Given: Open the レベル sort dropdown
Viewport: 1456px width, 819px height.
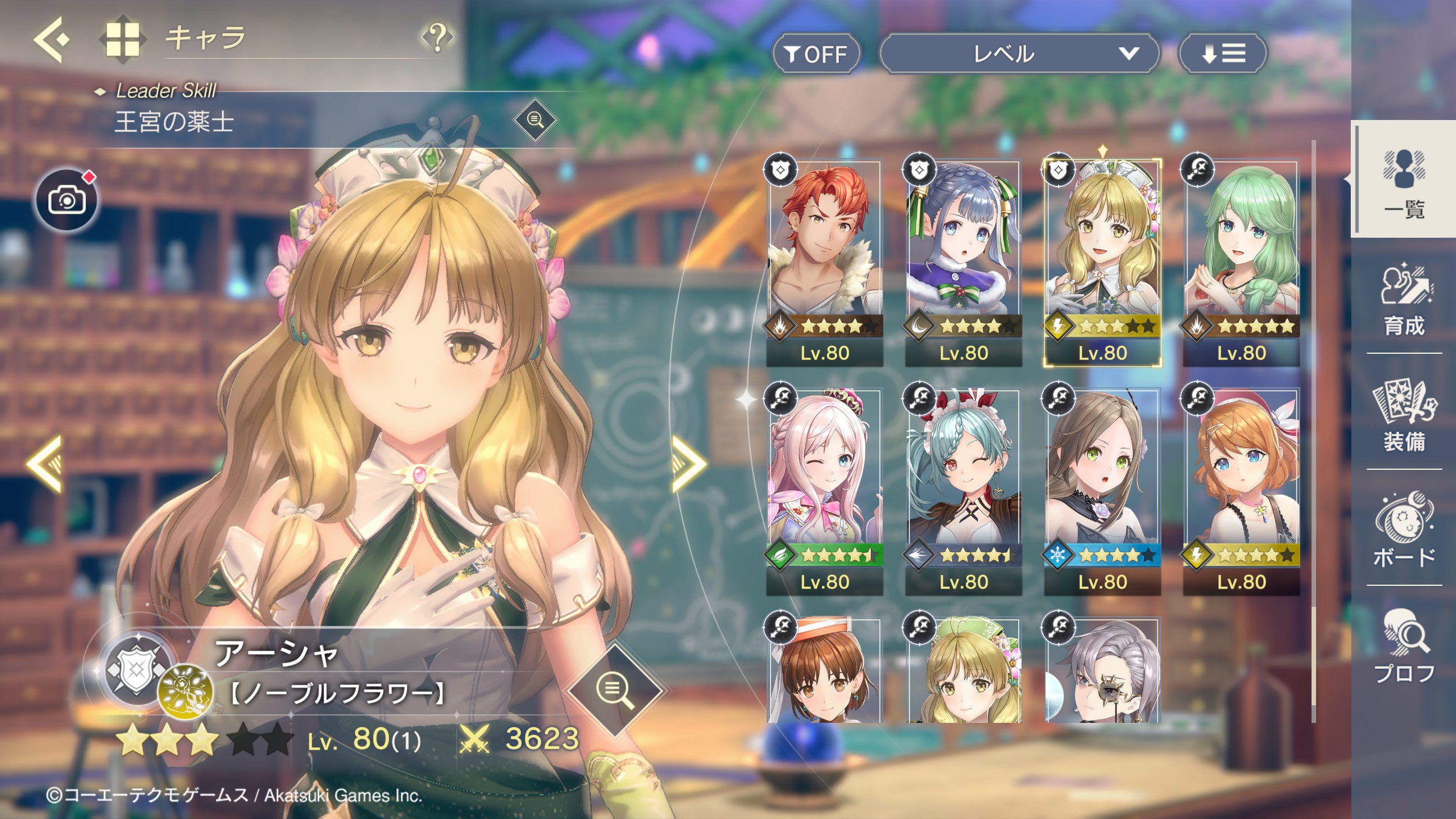Looking at the screenshot, I should (x=1019, y=54).
